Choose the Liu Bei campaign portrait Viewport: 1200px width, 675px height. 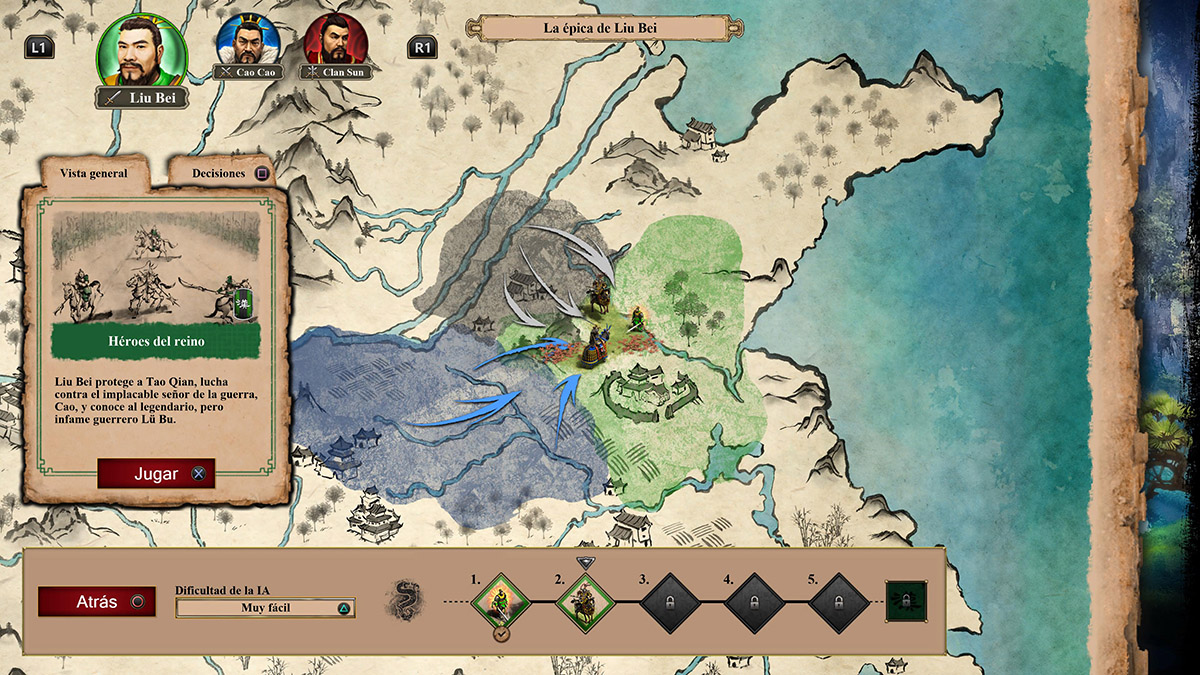(141, 51)
